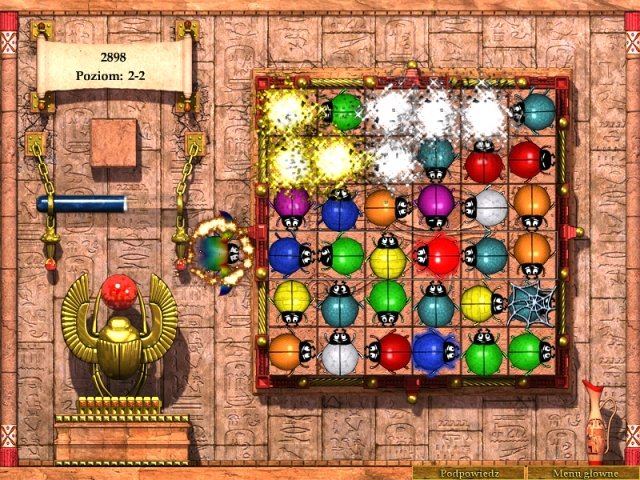This screenshot has width=640, height=480.
Task: Select the orange beetle in the bottom row
Action: coord(288,351)
